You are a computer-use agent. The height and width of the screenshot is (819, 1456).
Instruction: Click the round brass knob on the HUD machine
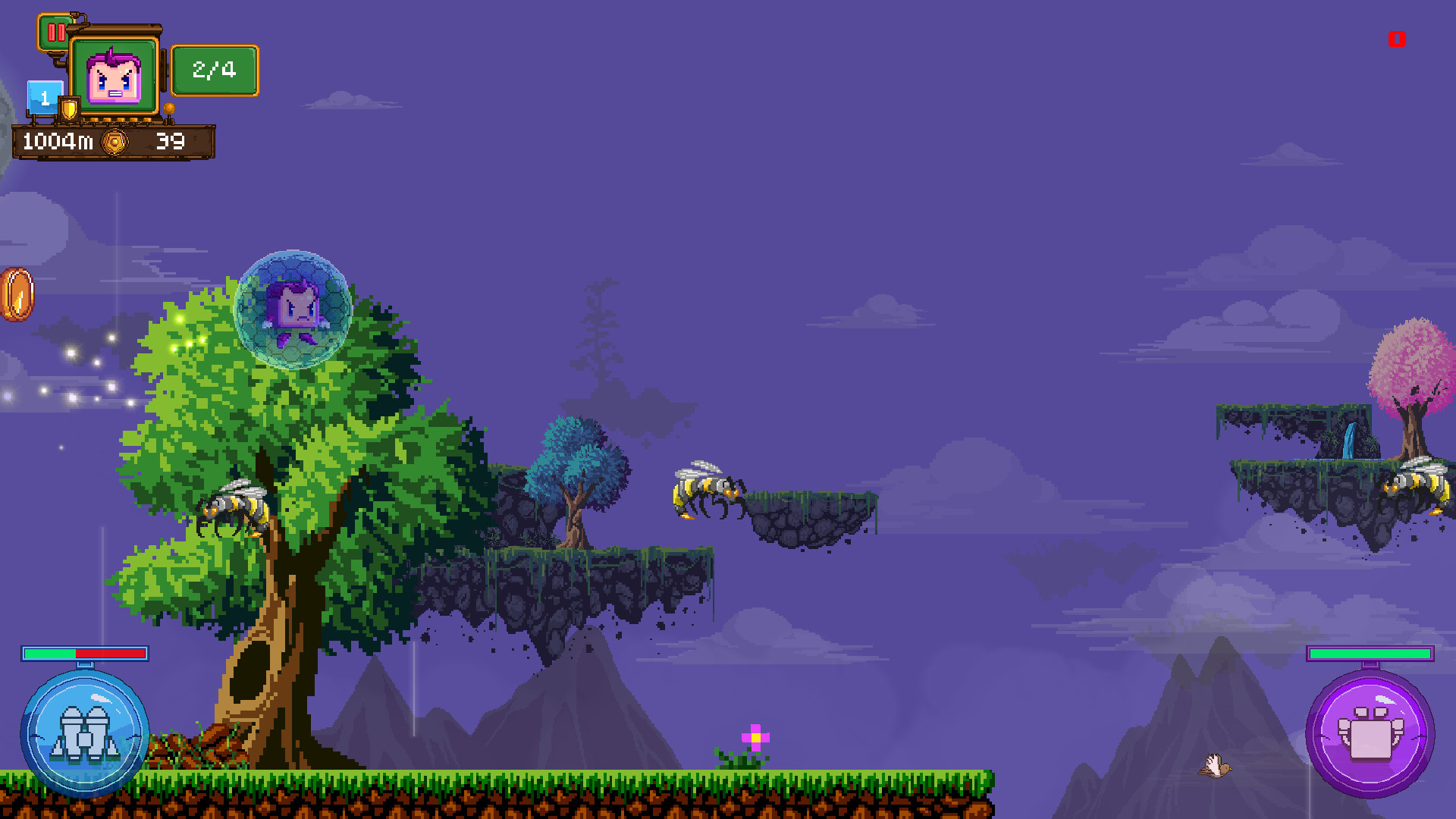(169, 108)
